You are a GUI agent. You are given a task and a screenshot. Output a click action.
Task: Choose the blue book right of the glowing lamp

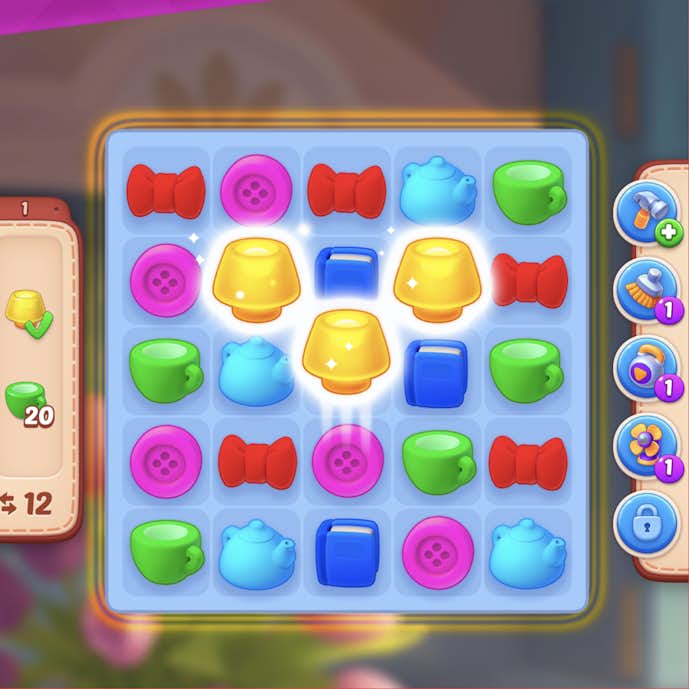click(x=435, y=371)
